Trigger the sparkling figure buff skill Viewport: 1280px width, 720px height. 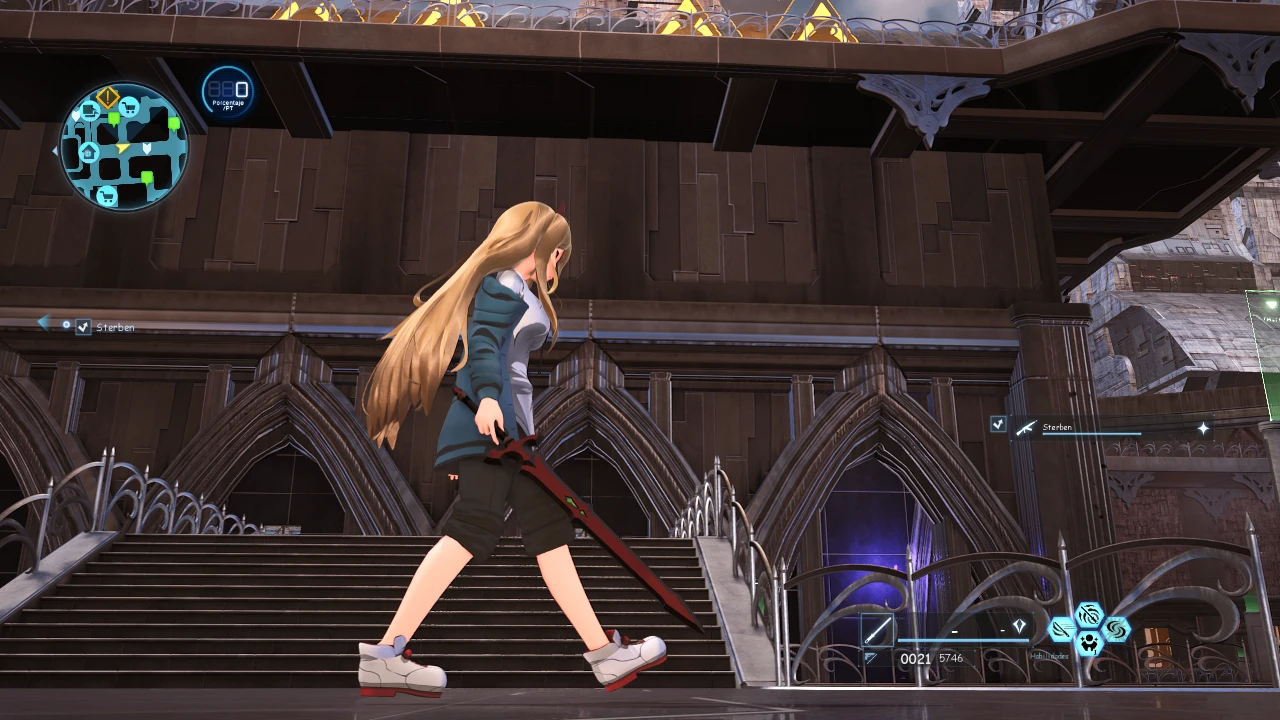click(1089, 643)
